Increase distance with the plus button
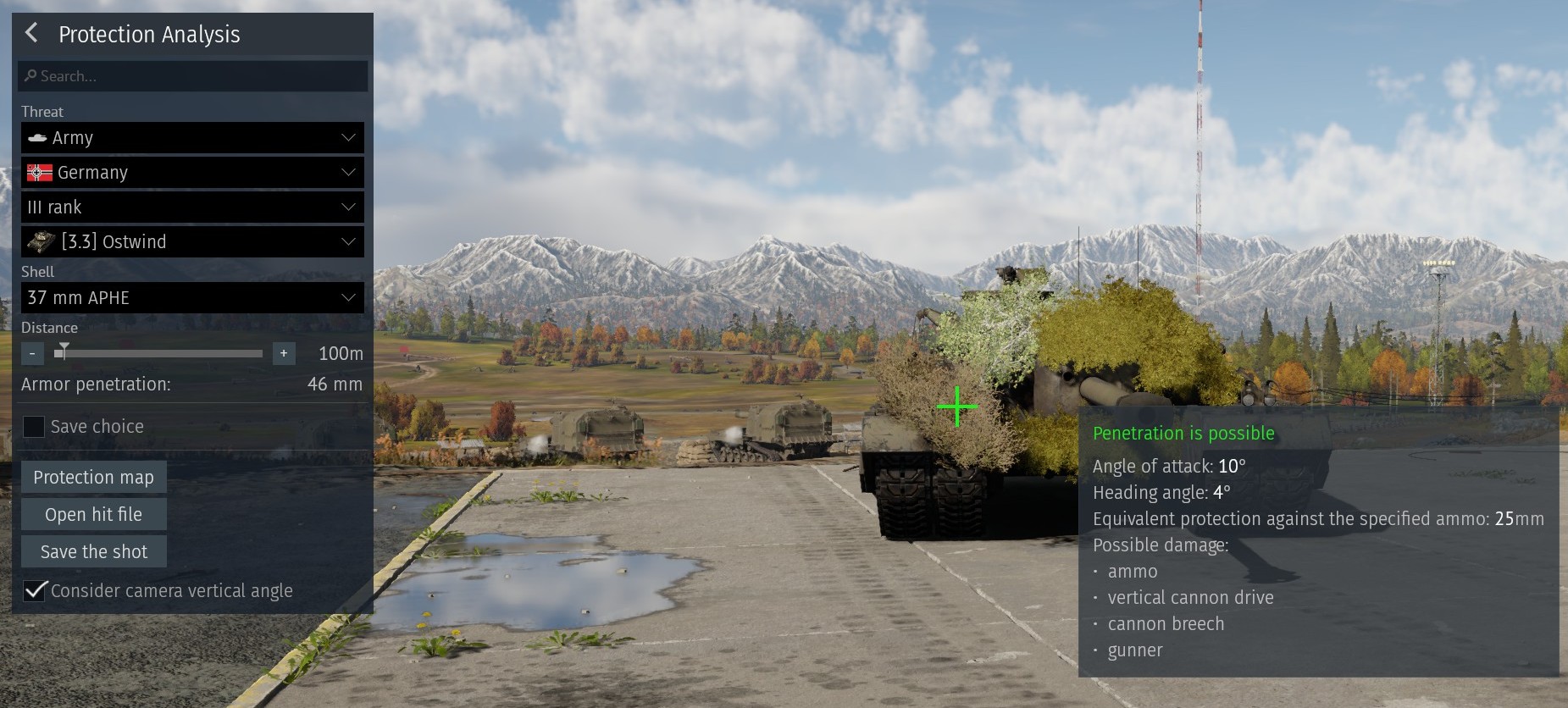Viewport: 1568px width, 708px height. click(284, 353)
